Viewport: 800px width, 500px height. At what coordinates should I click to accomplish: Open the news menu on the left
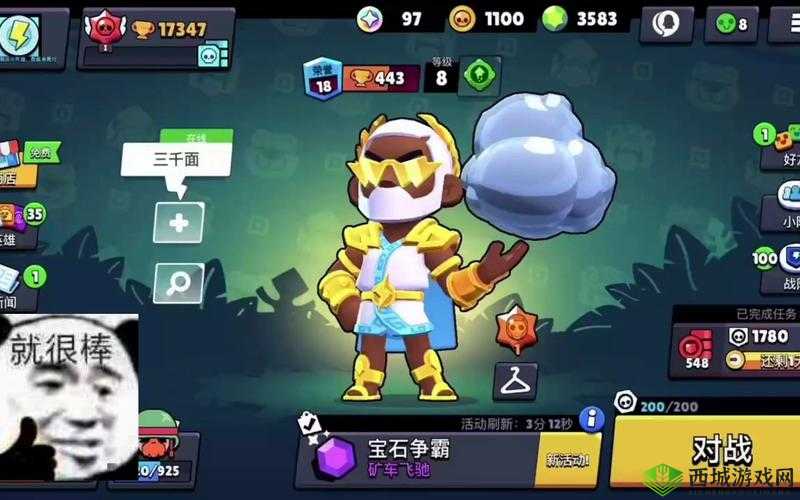(x=18, y=287)
